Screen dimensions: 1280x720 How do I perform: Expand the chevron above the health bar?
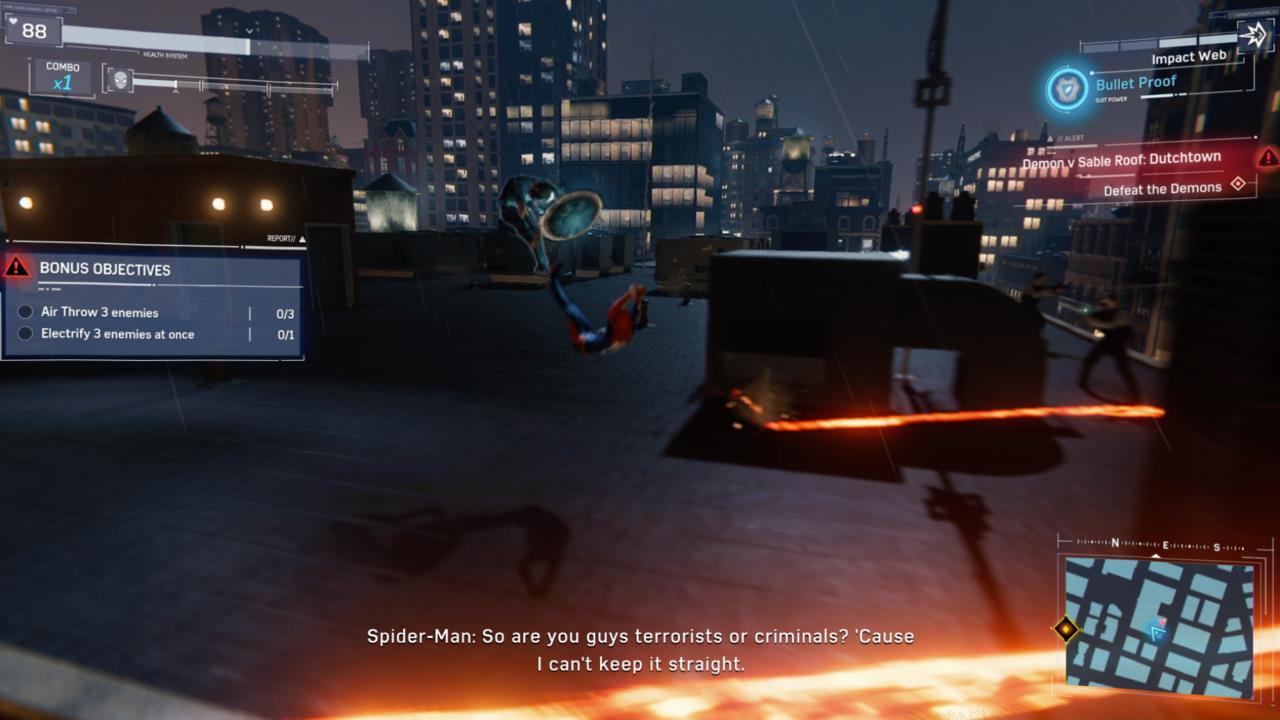(x=249, y=31)
